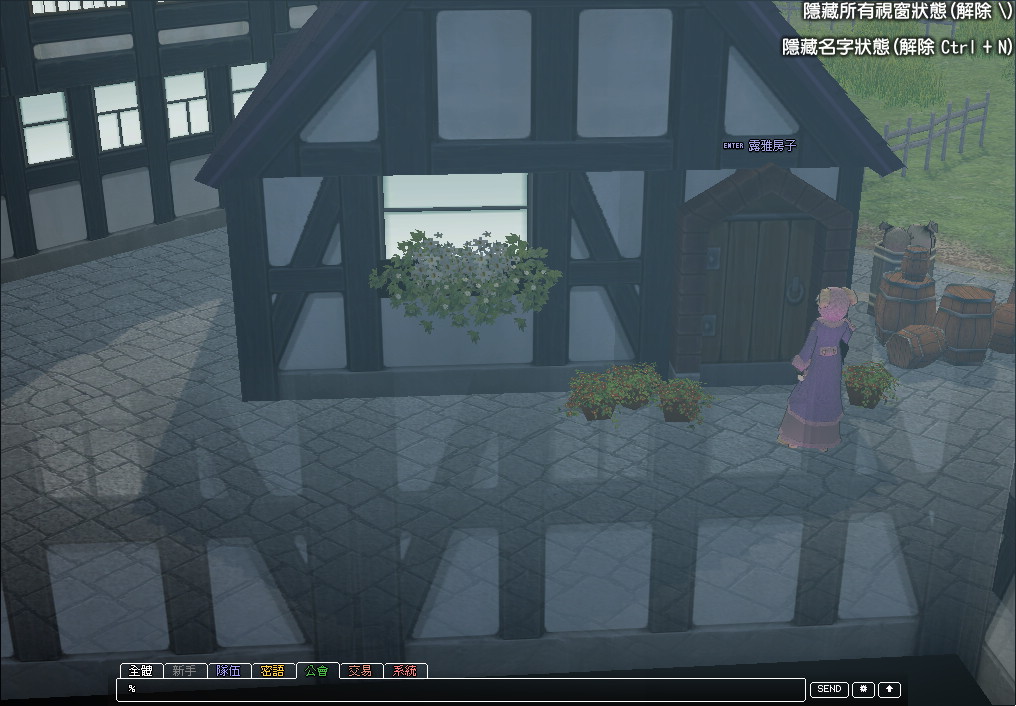
Task: Open the 隊伍 party chat tab
Action: (228, 671)
